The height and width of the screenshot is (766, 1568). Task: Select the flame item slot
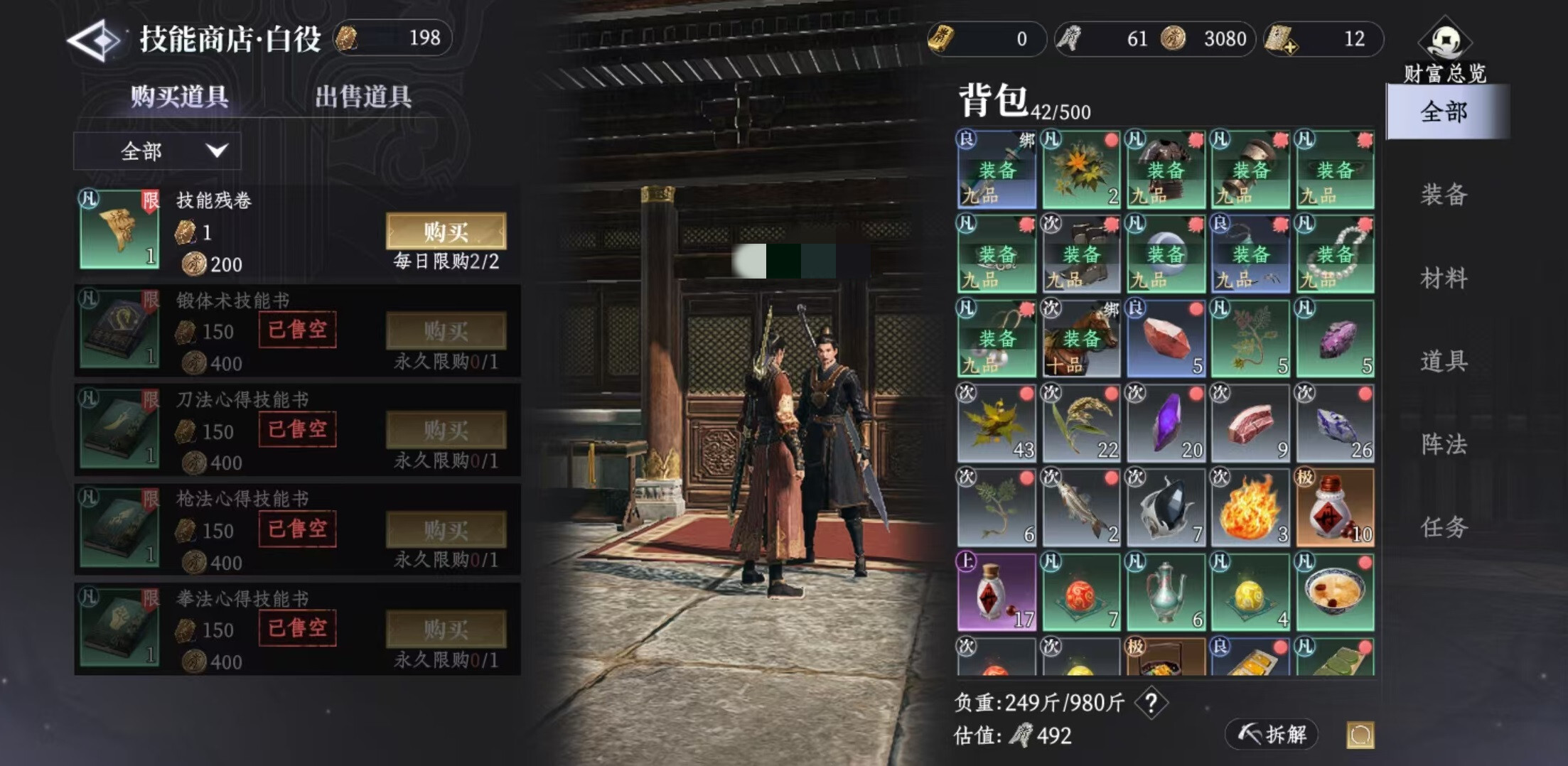1250,507
